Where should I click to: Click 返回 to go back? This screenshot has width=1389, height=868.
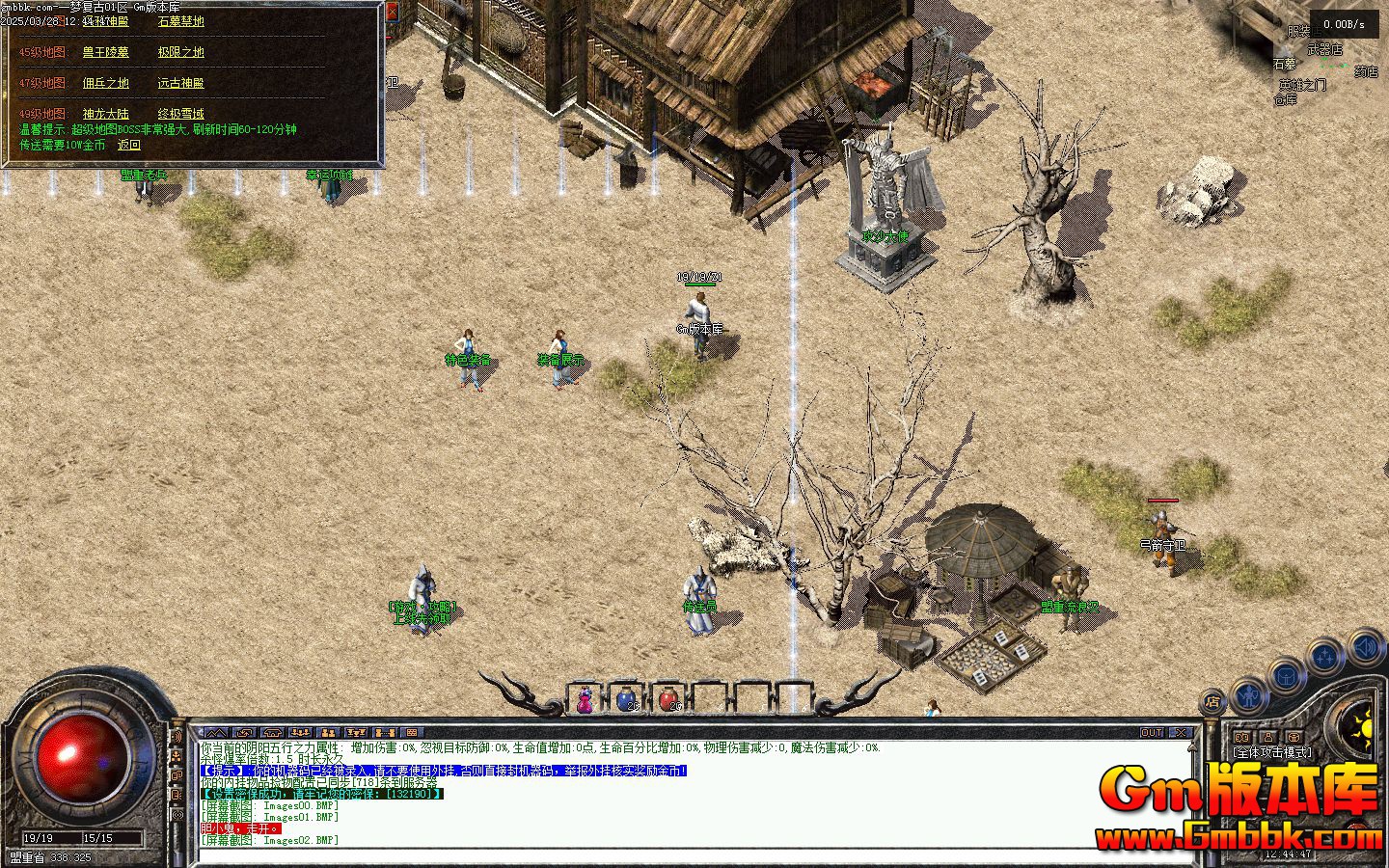point(129,145)
